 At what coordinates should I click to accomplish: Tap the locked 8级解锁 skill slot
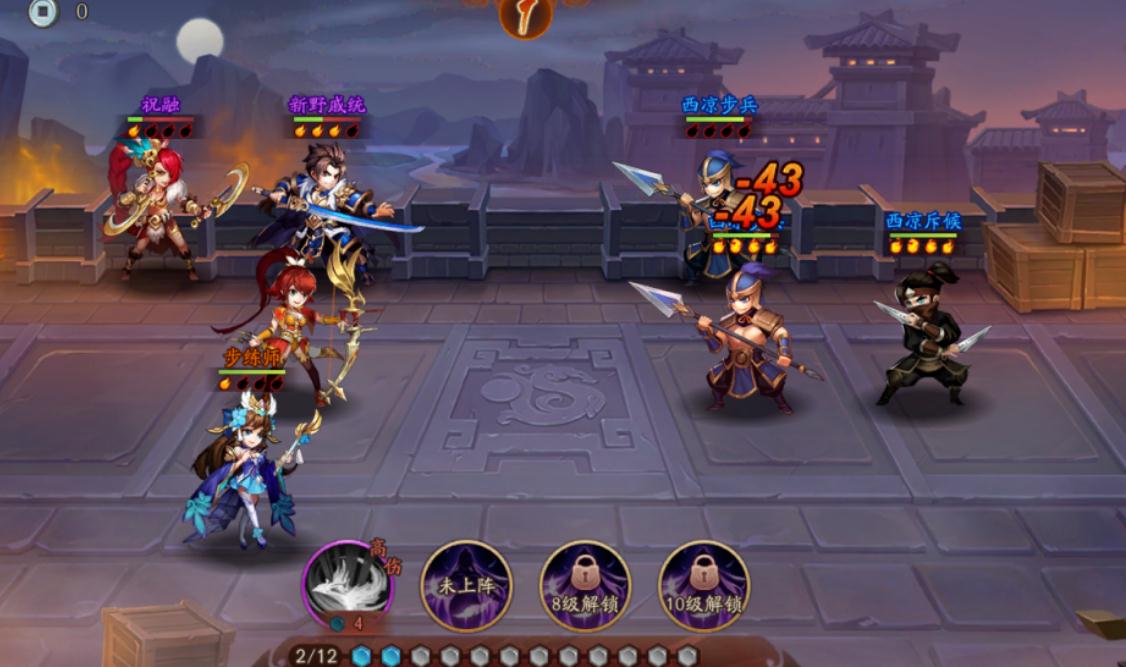click(x=585, y=585)
